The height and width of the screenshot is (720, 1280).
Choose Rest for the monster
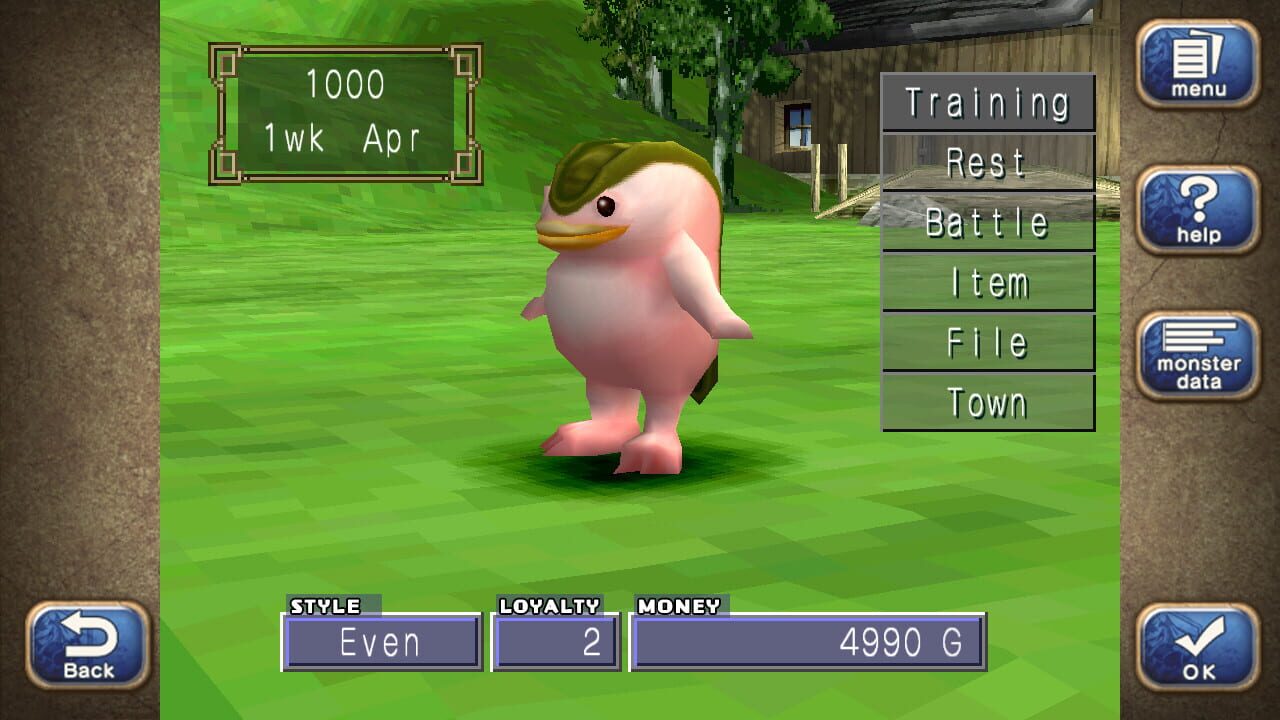click(x=986, y=162)
